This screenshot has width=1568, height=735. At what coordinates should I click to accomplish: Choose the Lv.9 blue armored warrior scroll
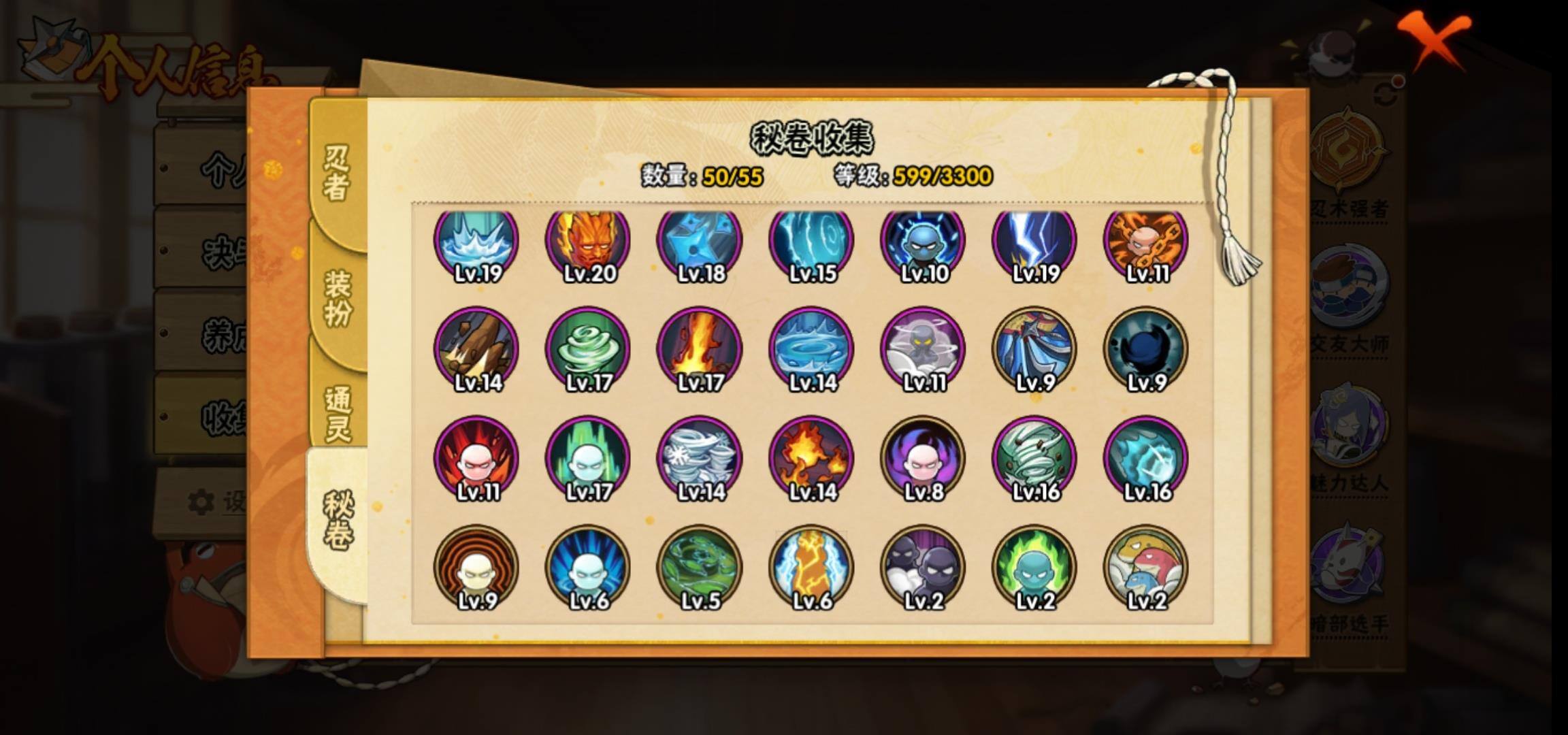click(1034, 350)
